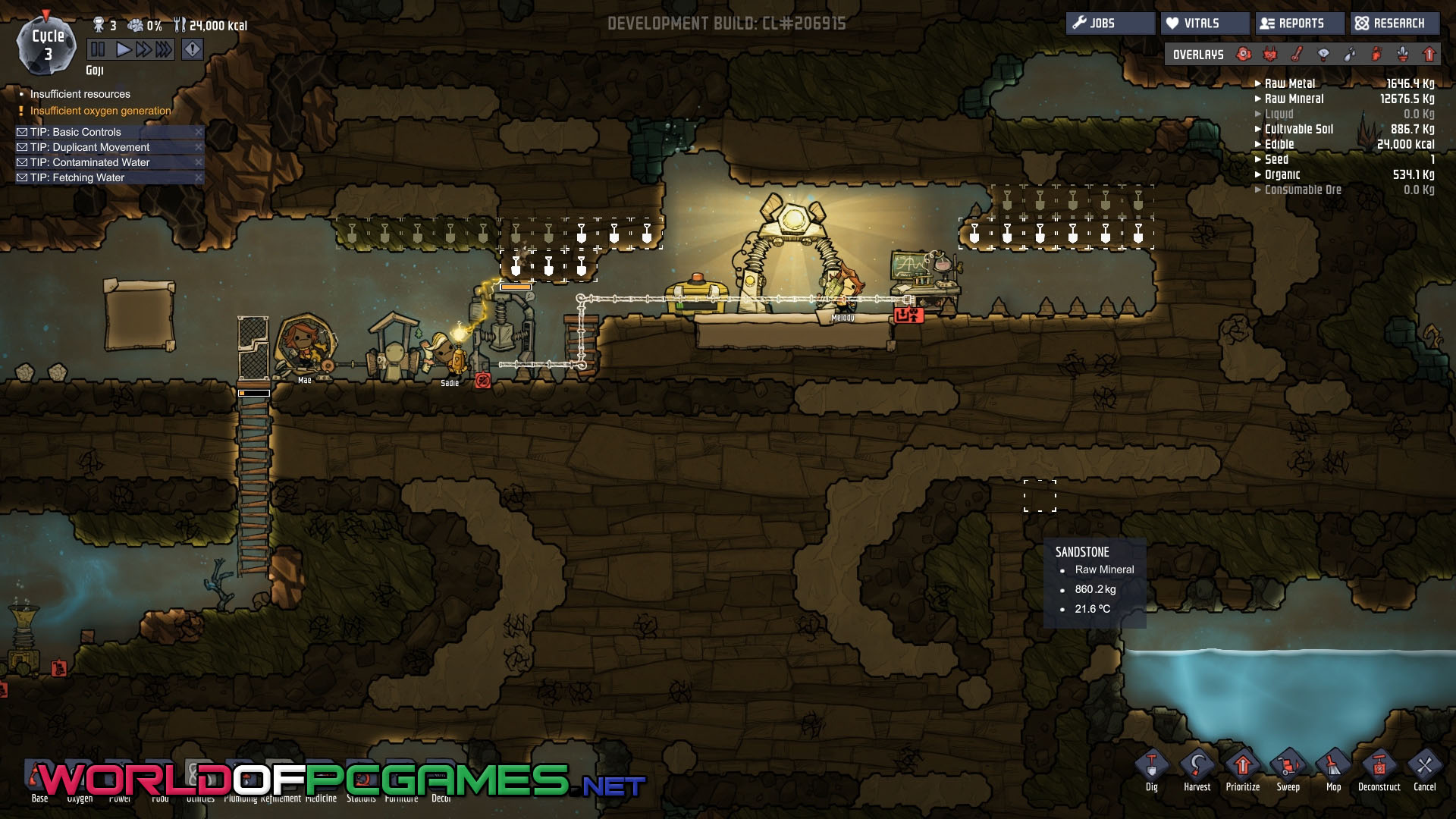Image resolution: width=1456 pixels, height=819 pixels.
Task: Expand the Edible resource category
Action: 1279,144
